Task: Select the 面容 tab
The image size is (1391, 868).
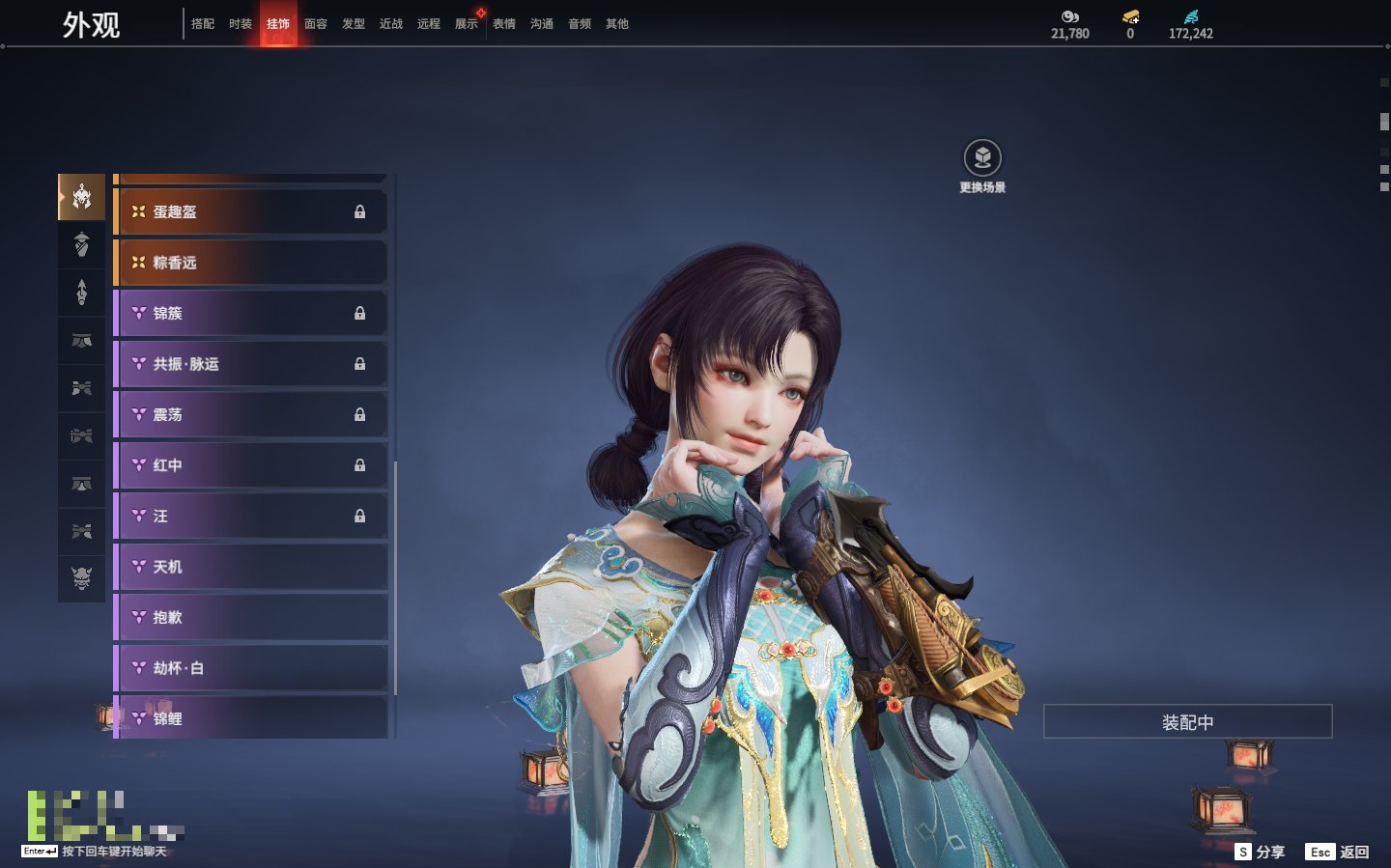Action: tap(316, 24)
